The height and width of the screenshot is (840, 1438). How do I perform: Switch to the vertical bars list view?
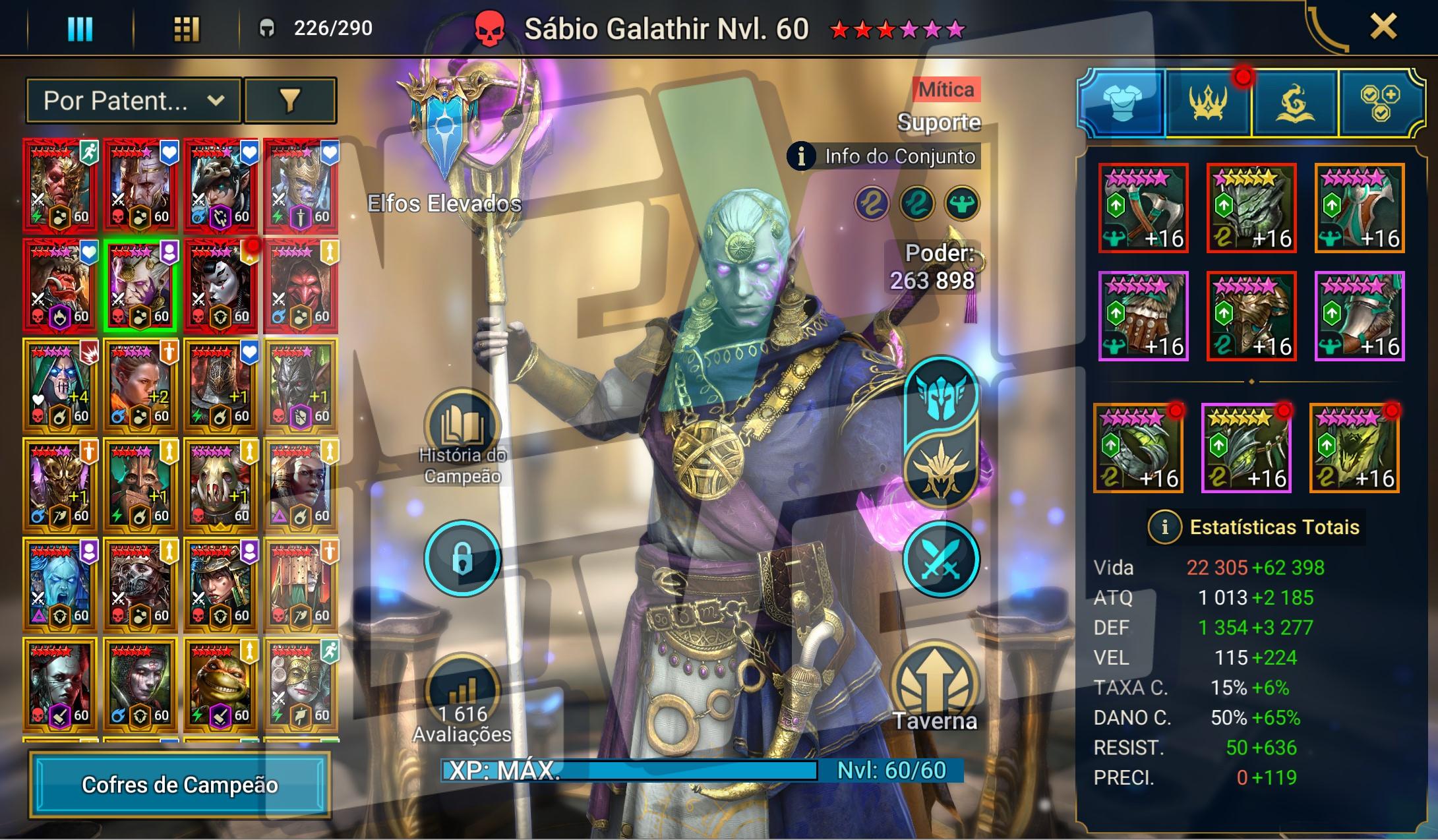(80, 29)
